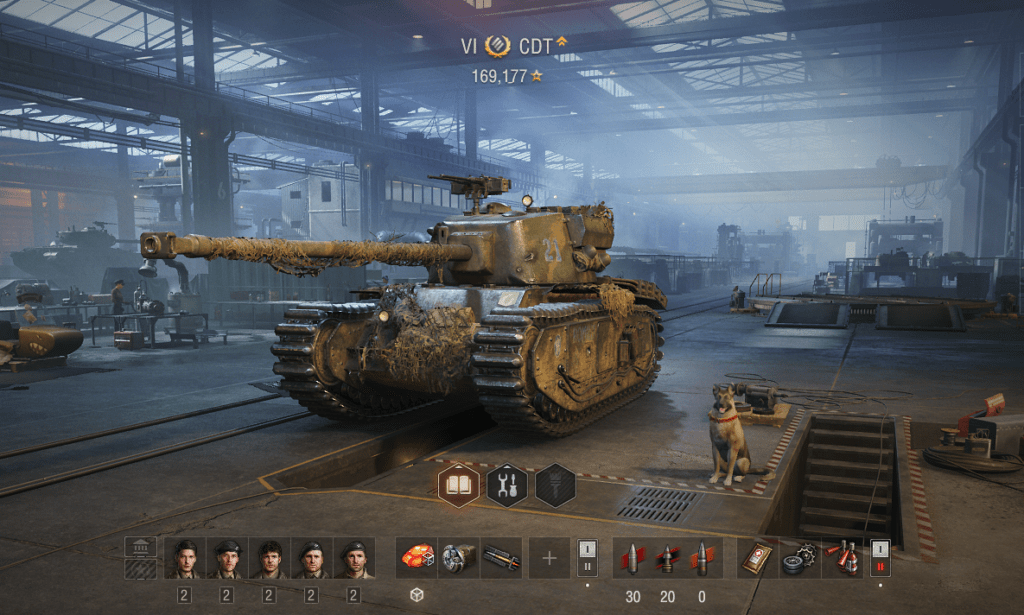
Task: Select the fifth crew member portrait
Action: (353, 558)
